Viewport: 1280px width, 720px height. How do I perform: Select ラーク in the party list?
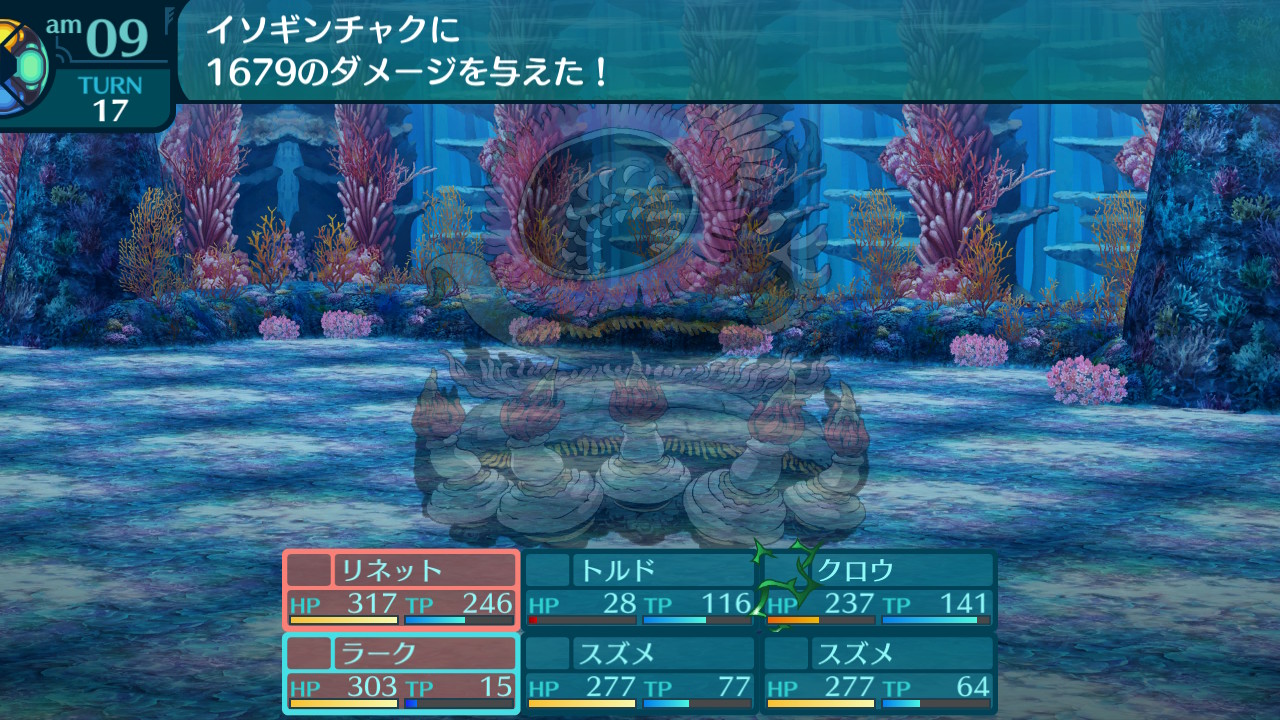click(x=401, y=673)
